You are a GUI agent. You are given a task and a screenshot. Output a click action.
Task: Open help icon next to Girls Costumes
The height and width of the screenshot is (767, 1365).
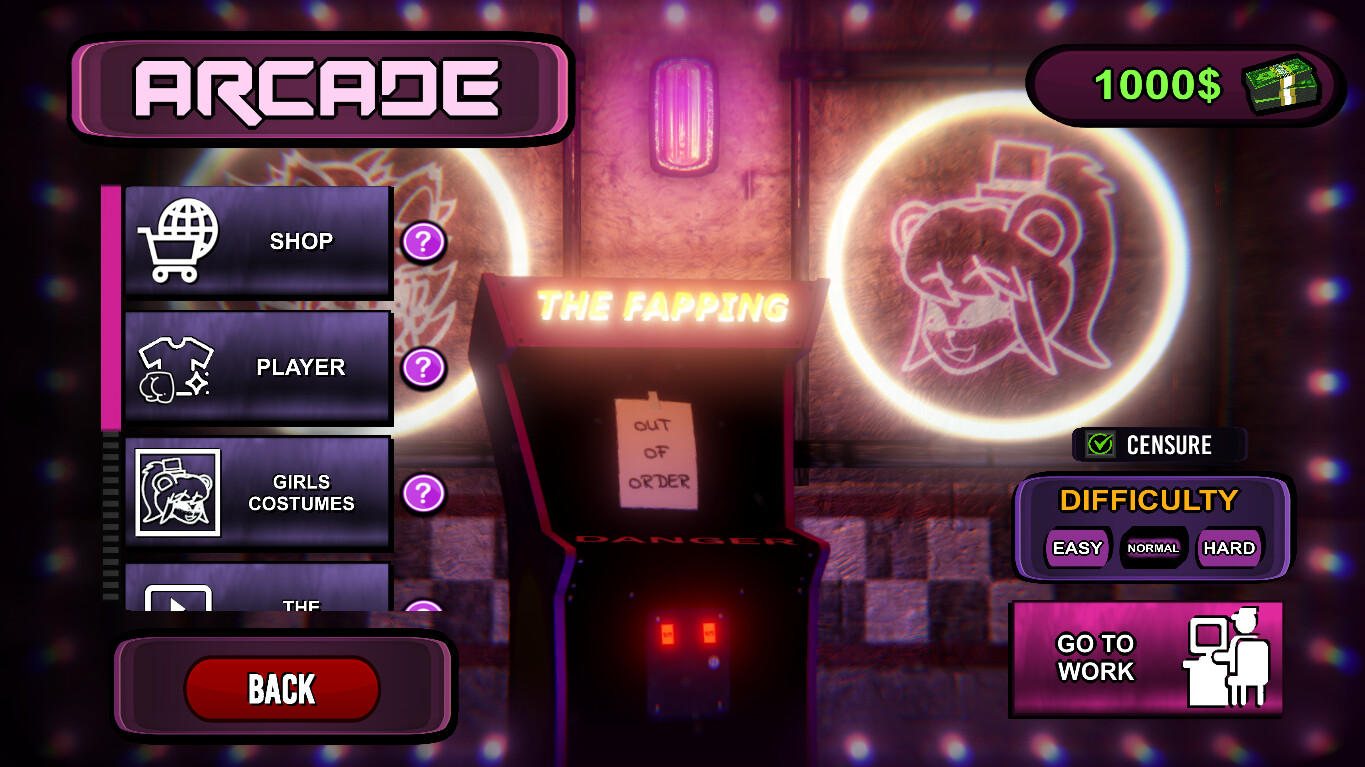(x=424, y=493)
